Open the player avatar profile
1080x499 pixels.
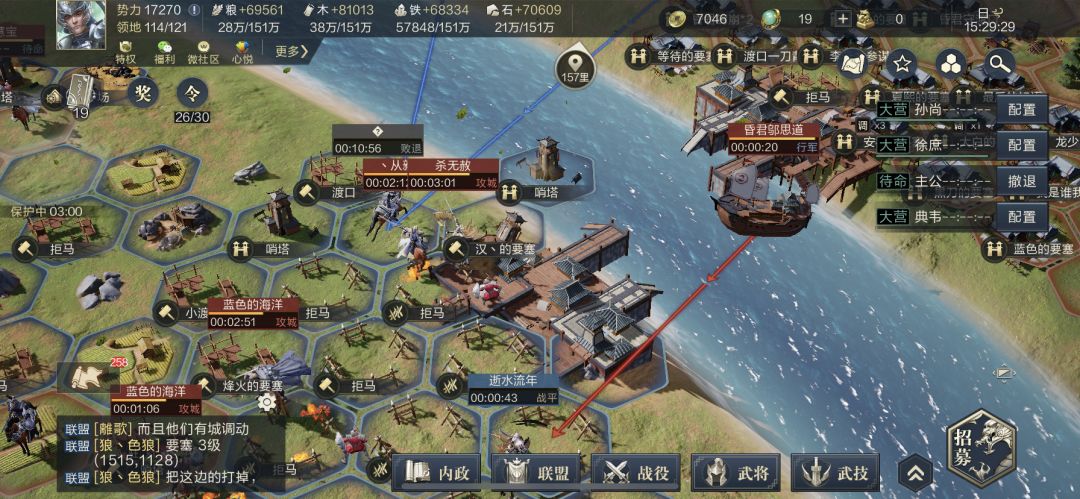coord(80,26)
